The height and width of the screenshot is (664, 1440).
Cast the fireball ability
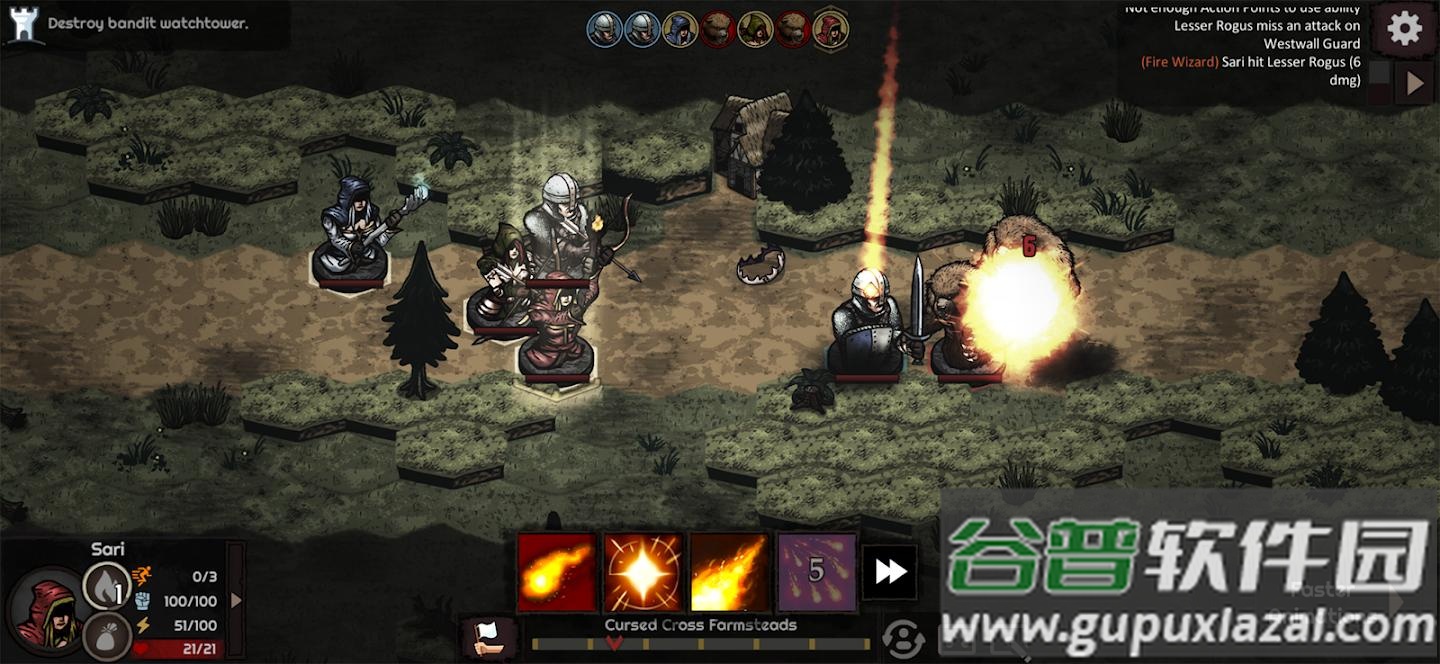tap(556, 572)
